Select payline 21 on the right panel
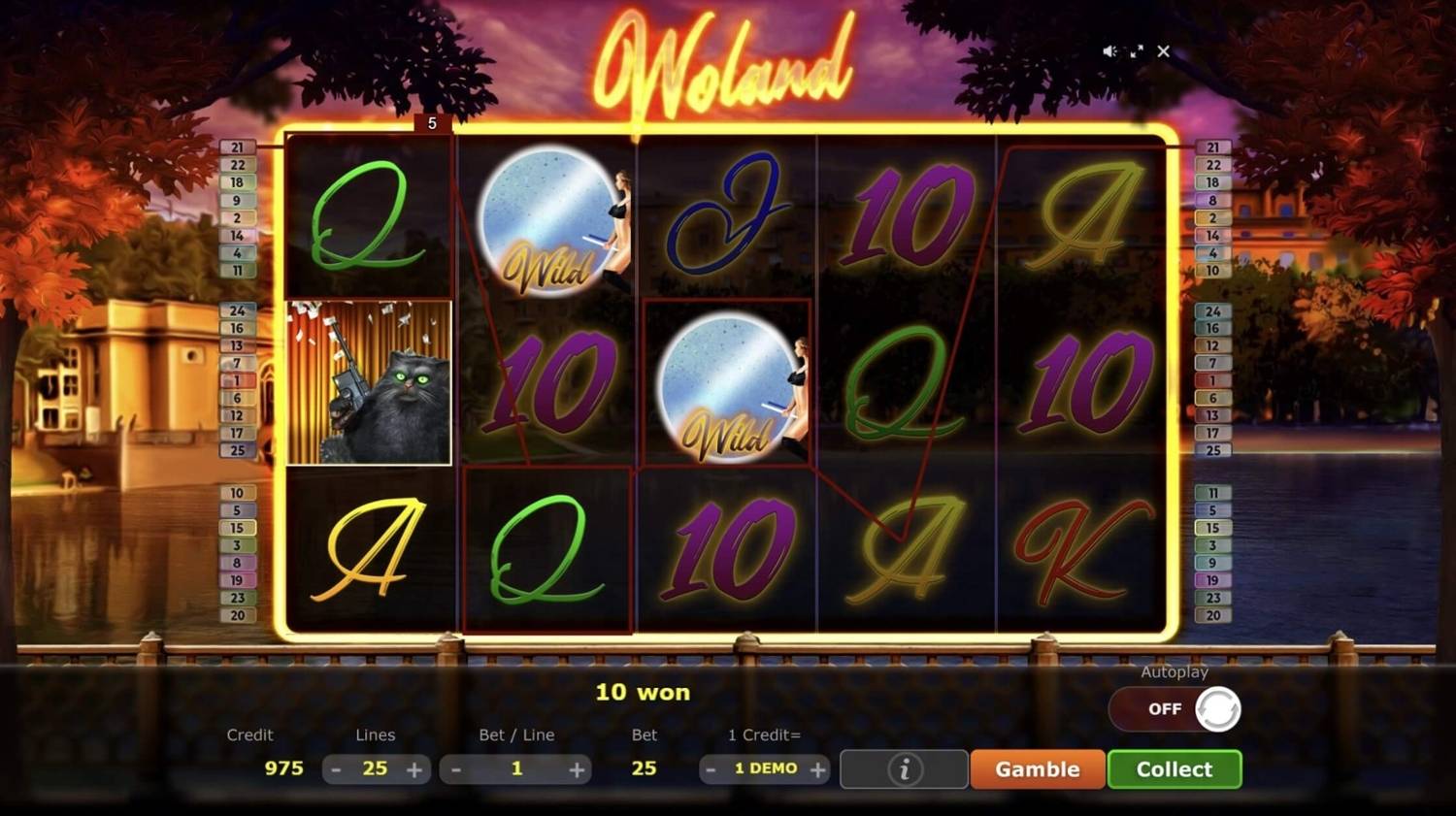 (x=1211, y=147)
